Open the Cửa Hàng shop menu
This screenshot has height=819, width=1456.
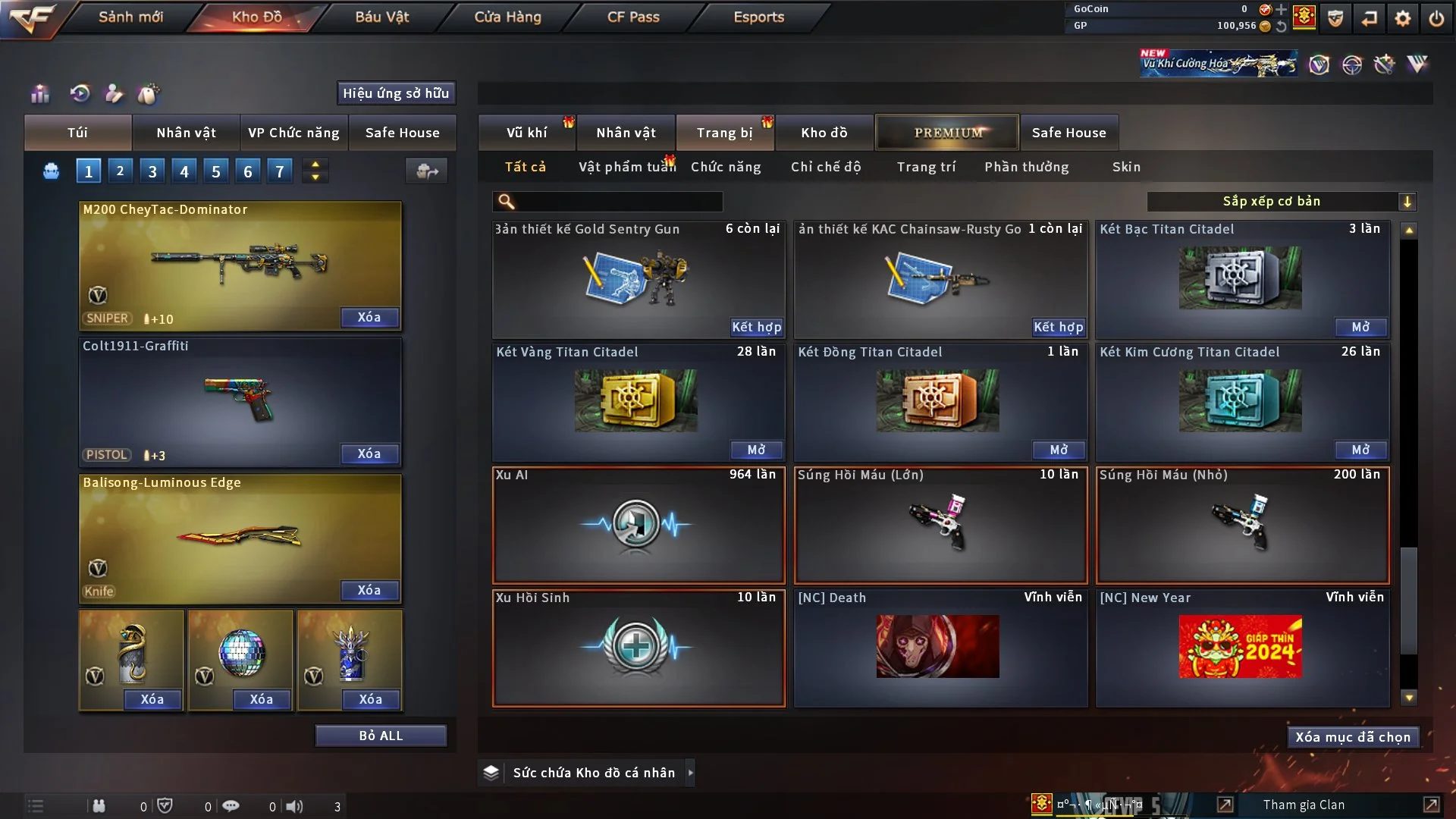point(507,17)
